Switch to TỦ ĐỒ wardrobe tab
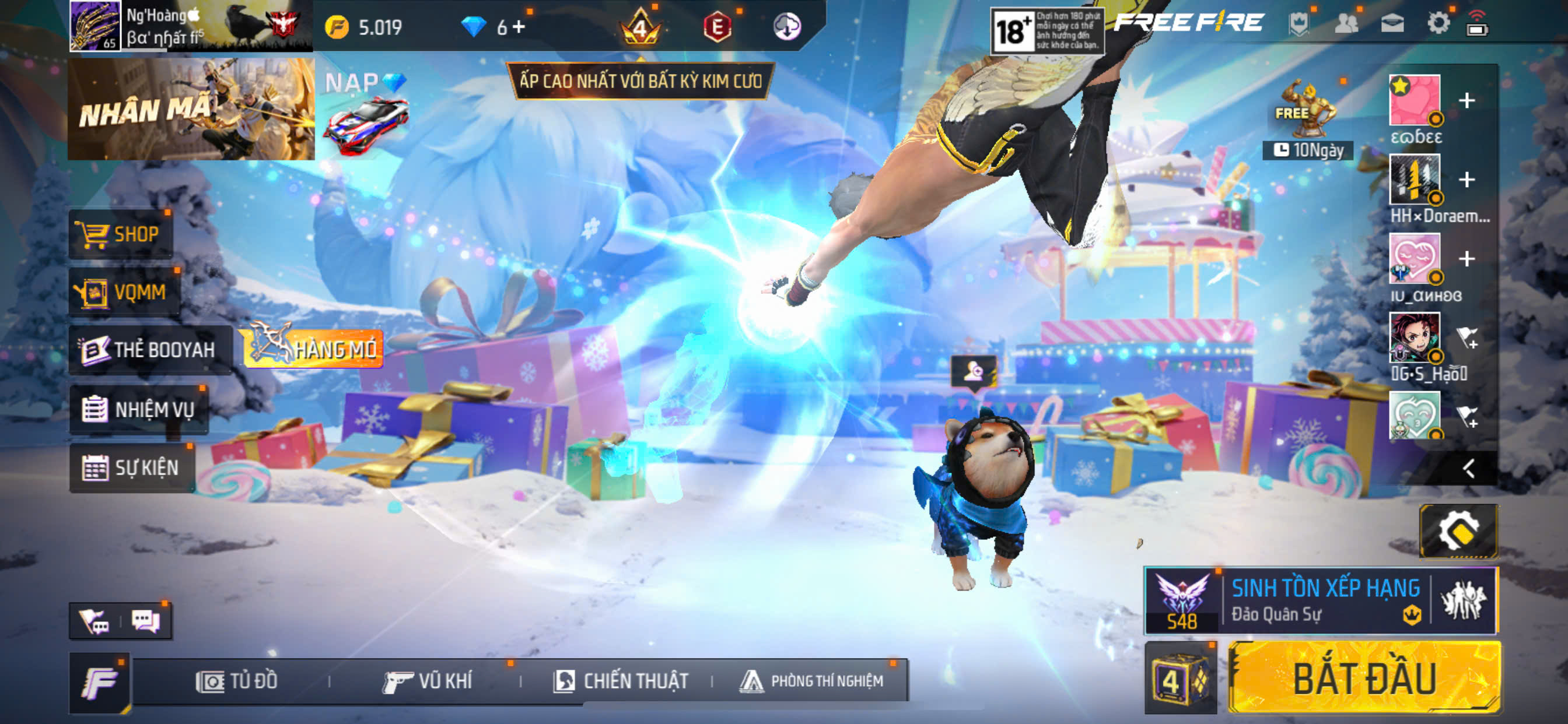1568x724 pixels. coord(237,681)
